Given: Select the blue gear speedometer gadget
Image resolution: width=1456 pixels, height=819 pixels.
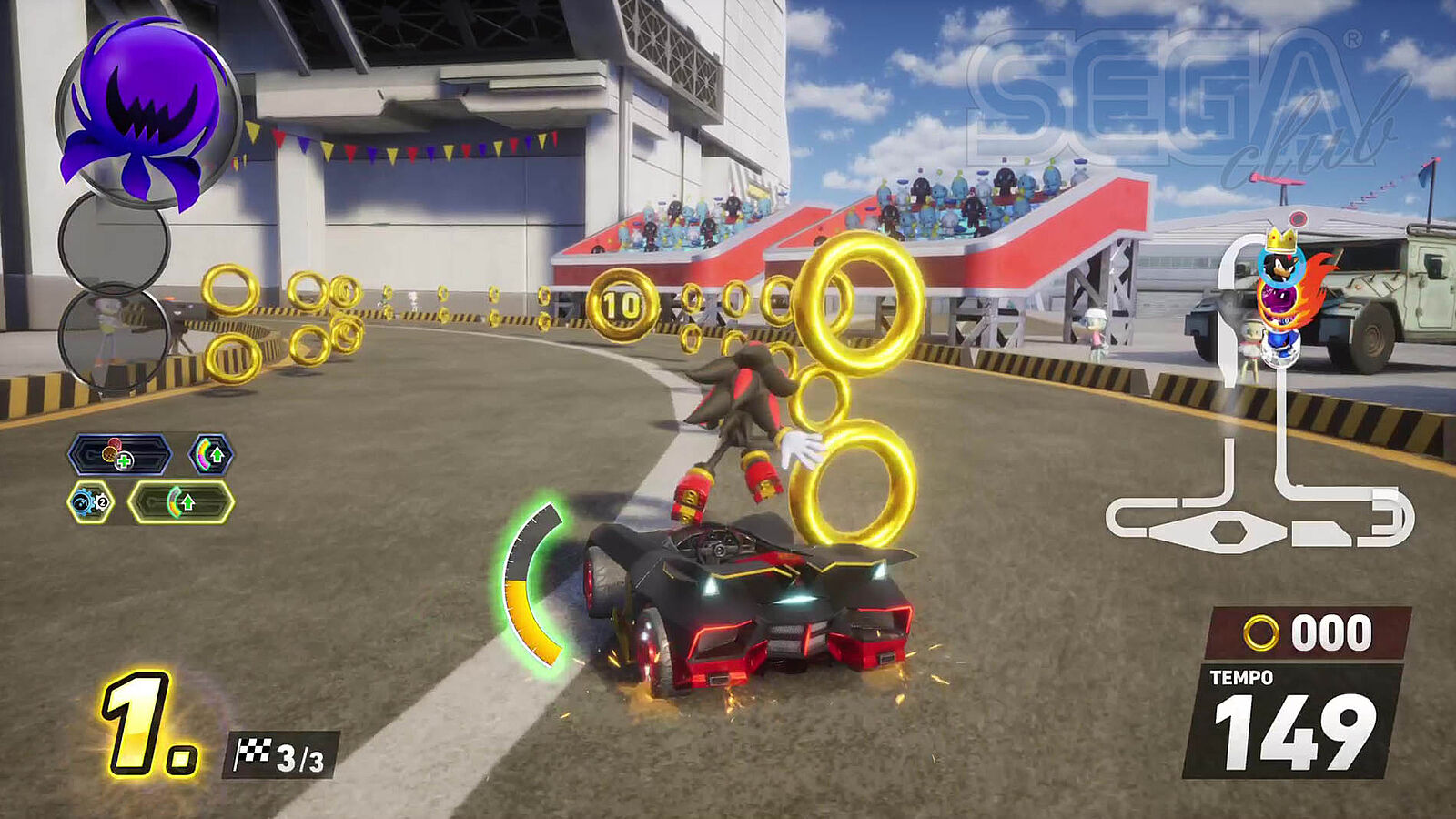Looking at the screenshot, I should [x=90, y=502].
